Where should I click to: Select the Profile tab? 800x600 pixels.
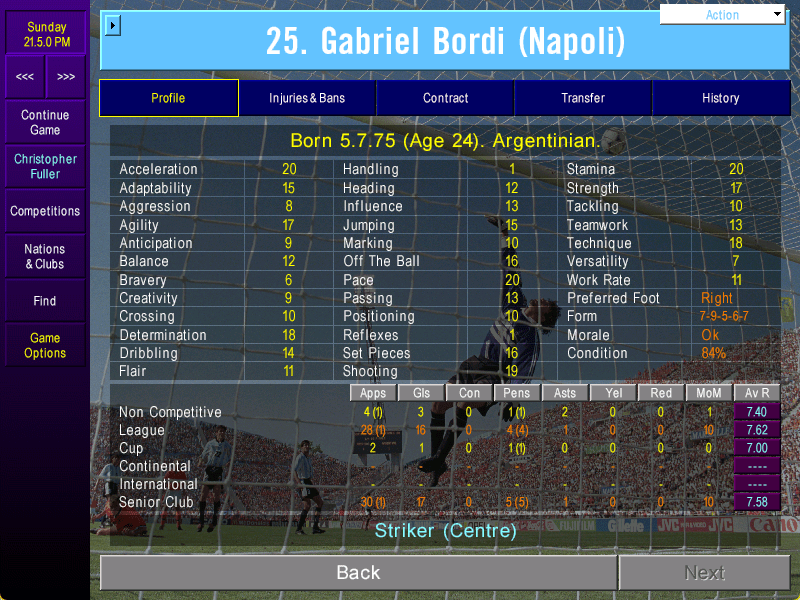[168, 98]
